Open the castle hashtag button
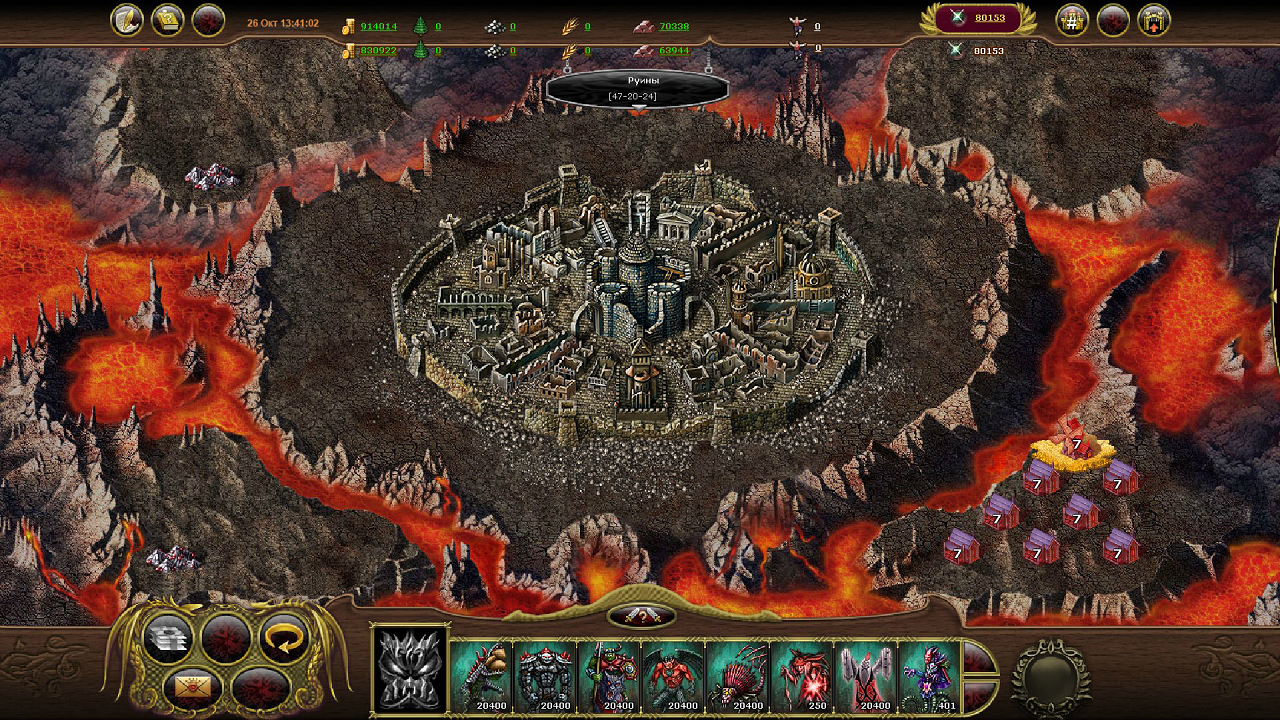Screen dimensions: 1280x720 coord(1073,20)
